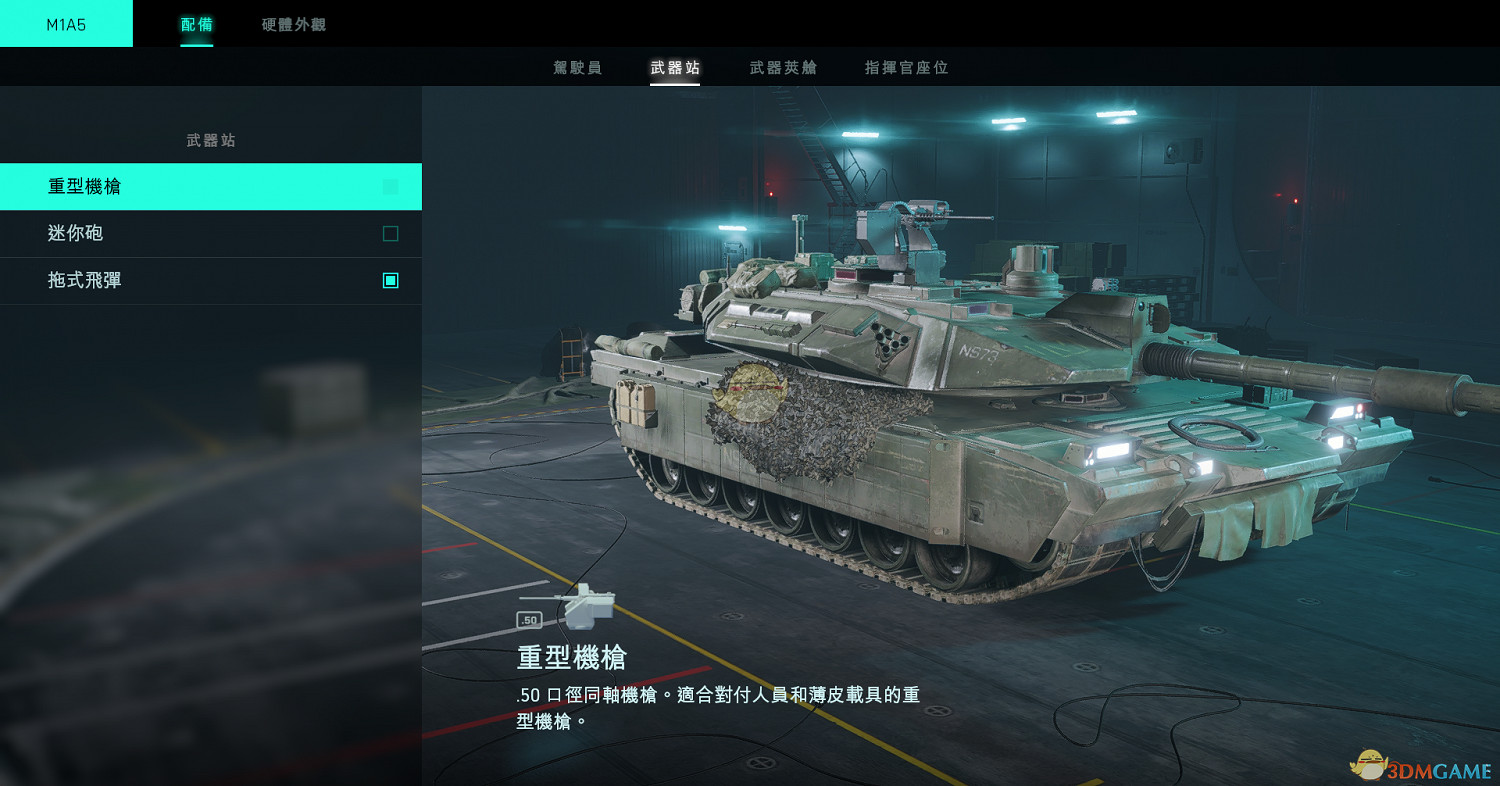The width and height of the screenshot is (1500, 786).
Task: Open the 指揮官座位 commander seat section
Action: click(904, 68)
